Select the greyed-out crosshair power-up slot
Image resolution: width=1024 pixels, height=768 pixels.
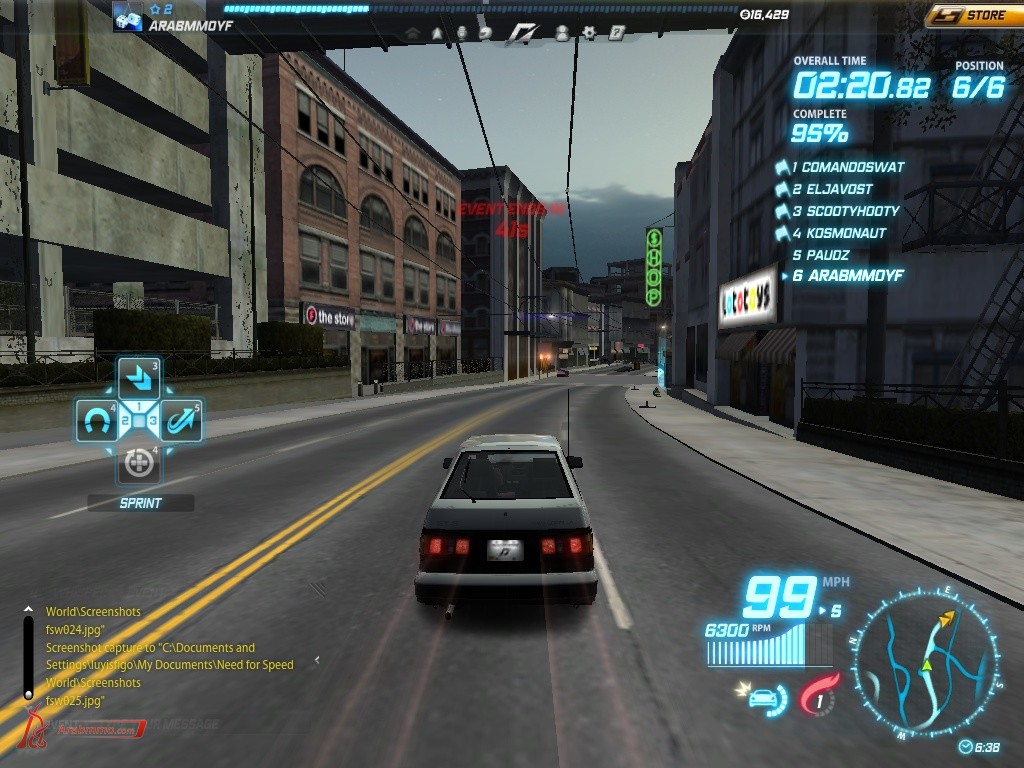click(139, 462)
